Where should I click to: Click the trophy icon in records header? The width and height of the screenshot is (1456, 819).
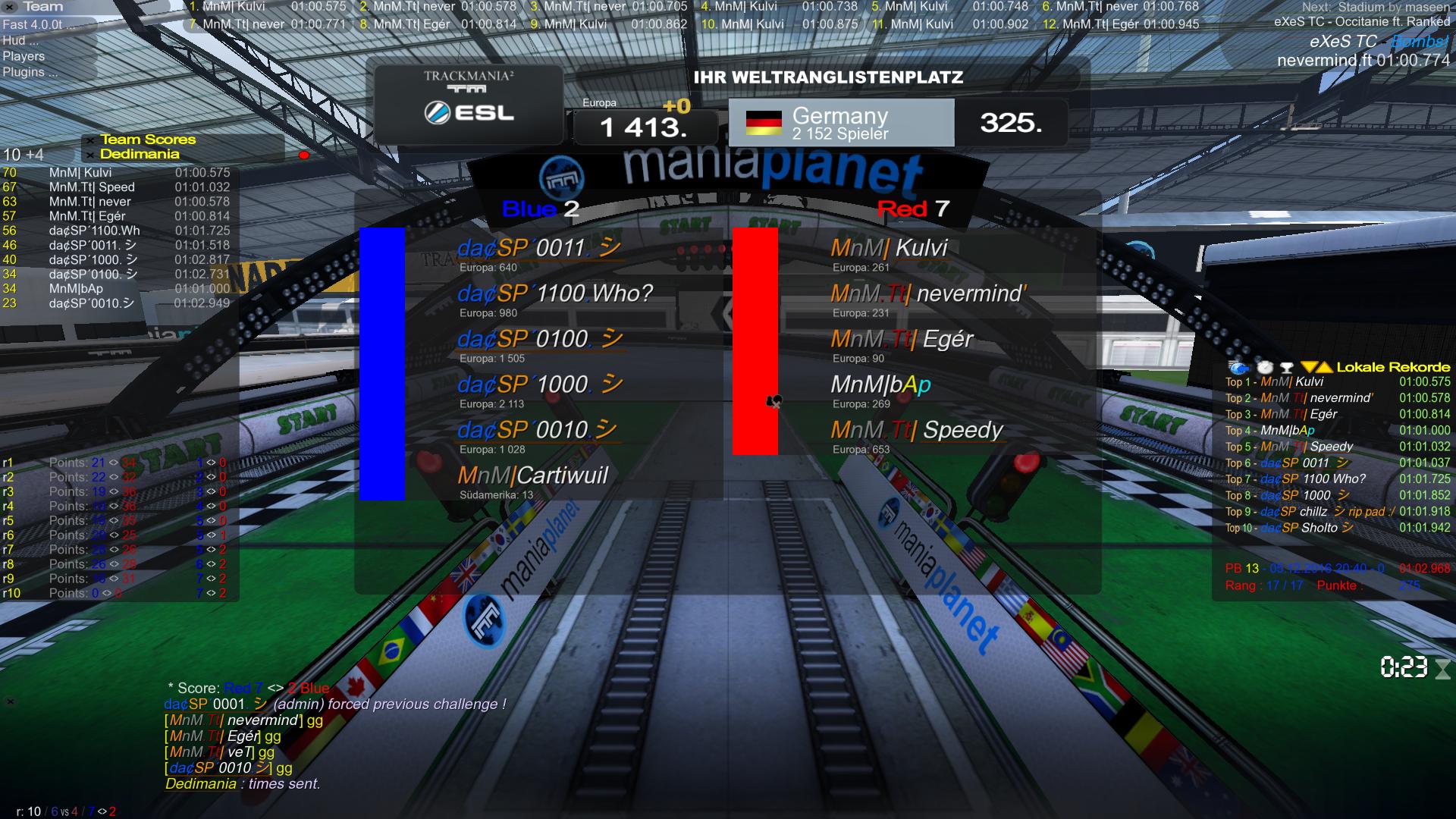tap(1286, 368)
